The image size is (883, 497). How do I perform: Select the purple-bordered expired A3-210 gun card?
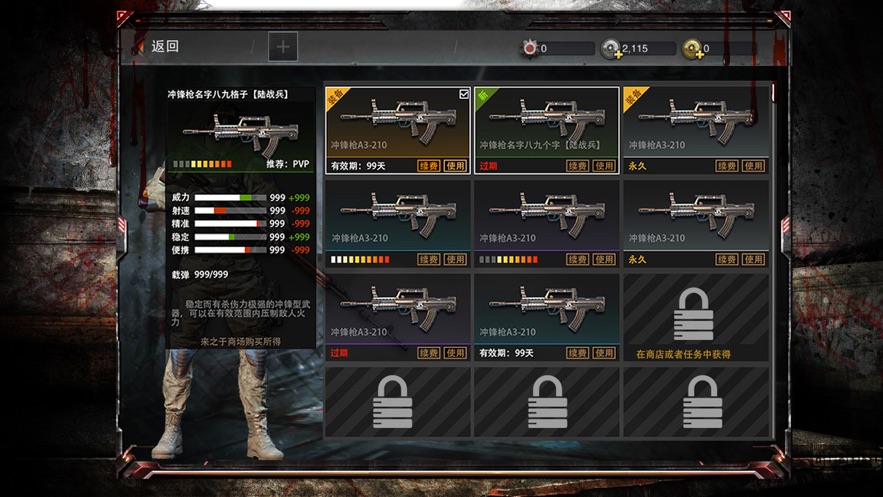[397, 308]
